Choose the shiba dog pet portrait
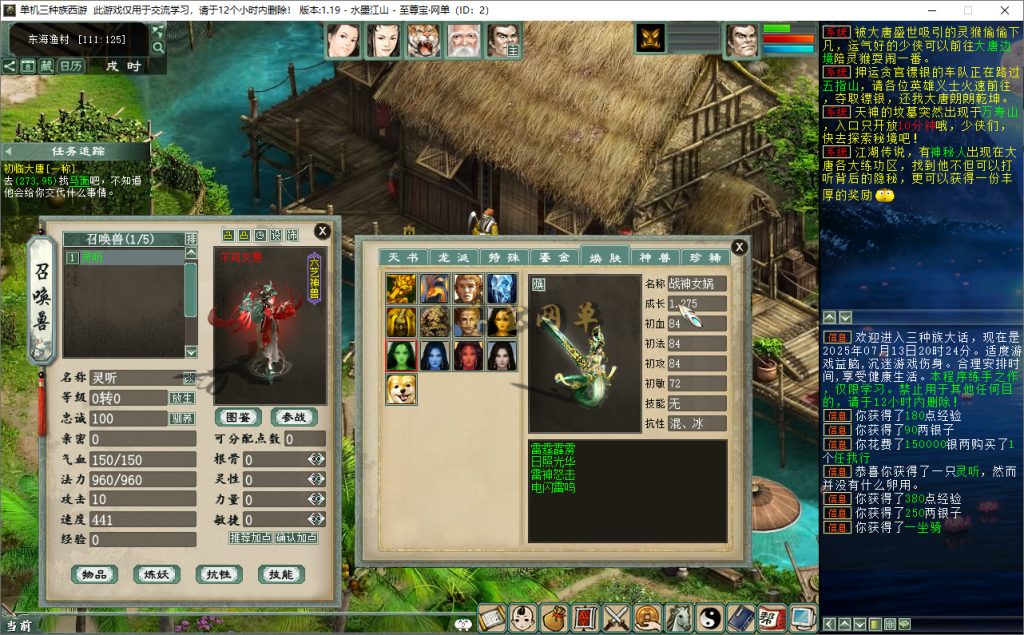Viewport: 1024px width, 635px height. pyautogui.click(x=401, y=389)
